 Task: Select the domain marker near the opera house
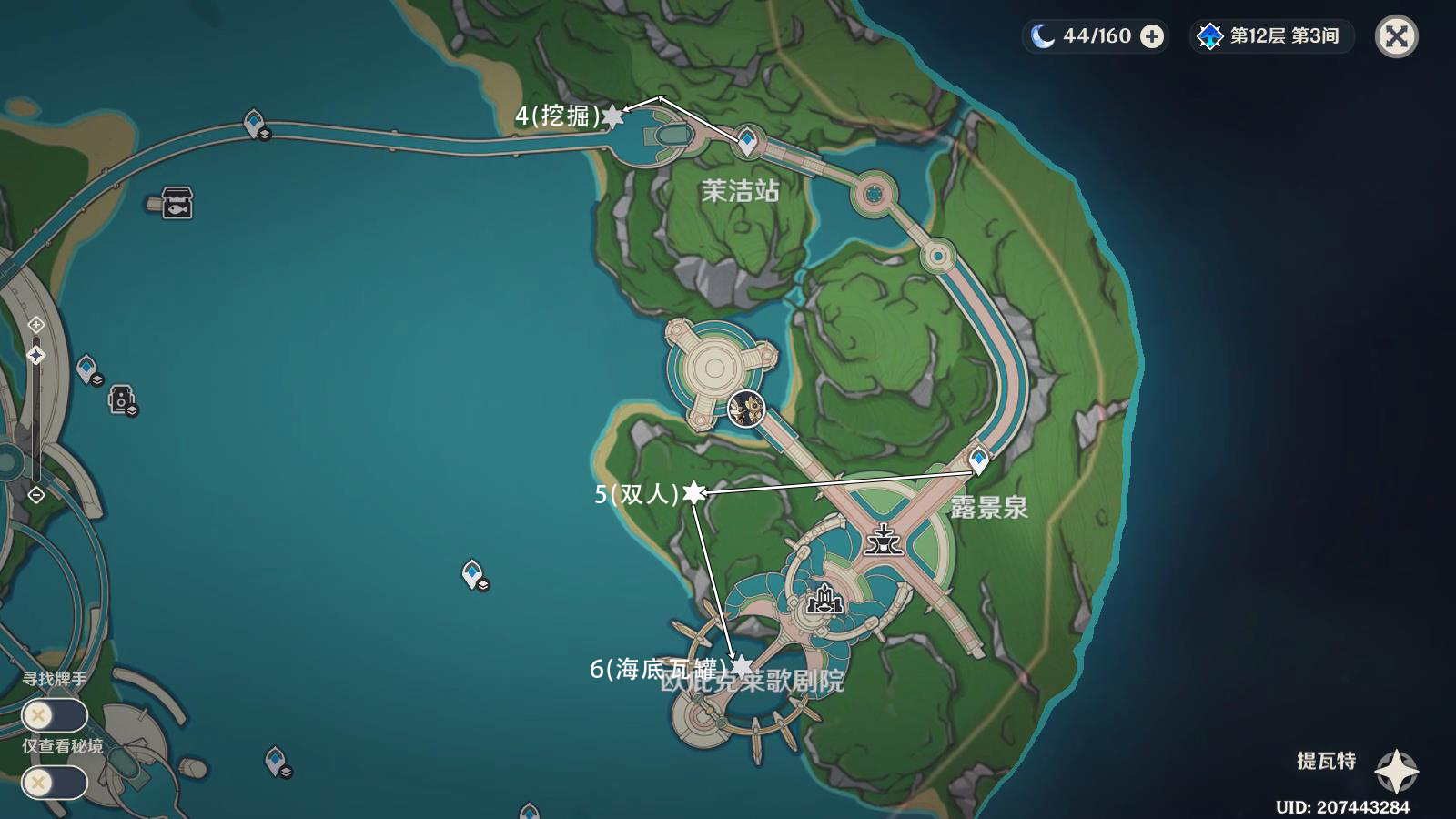(824, 599)
